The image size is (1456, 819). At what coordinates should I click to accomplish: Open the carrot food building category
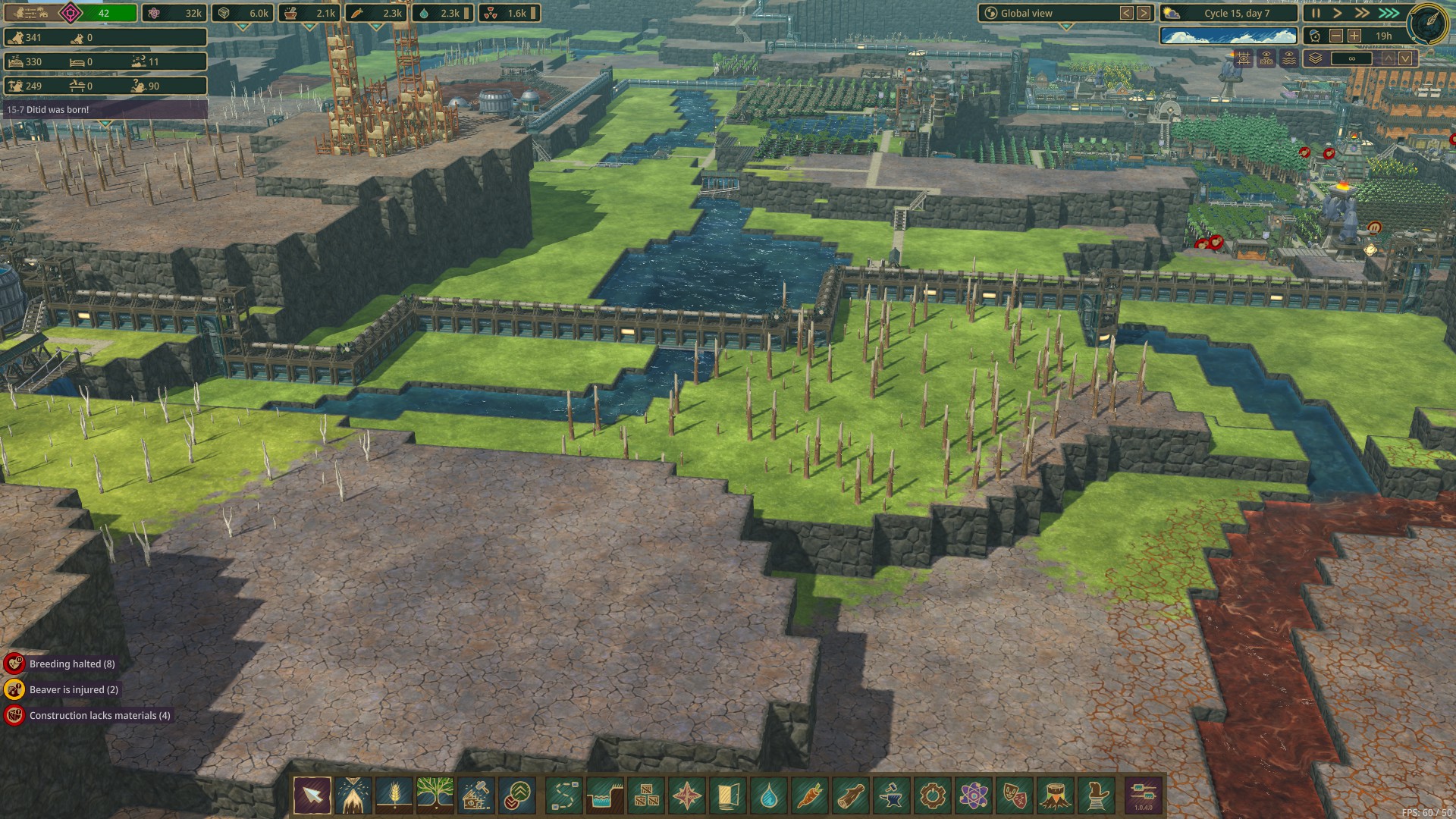pyautogui.click(x=810, y=796)
